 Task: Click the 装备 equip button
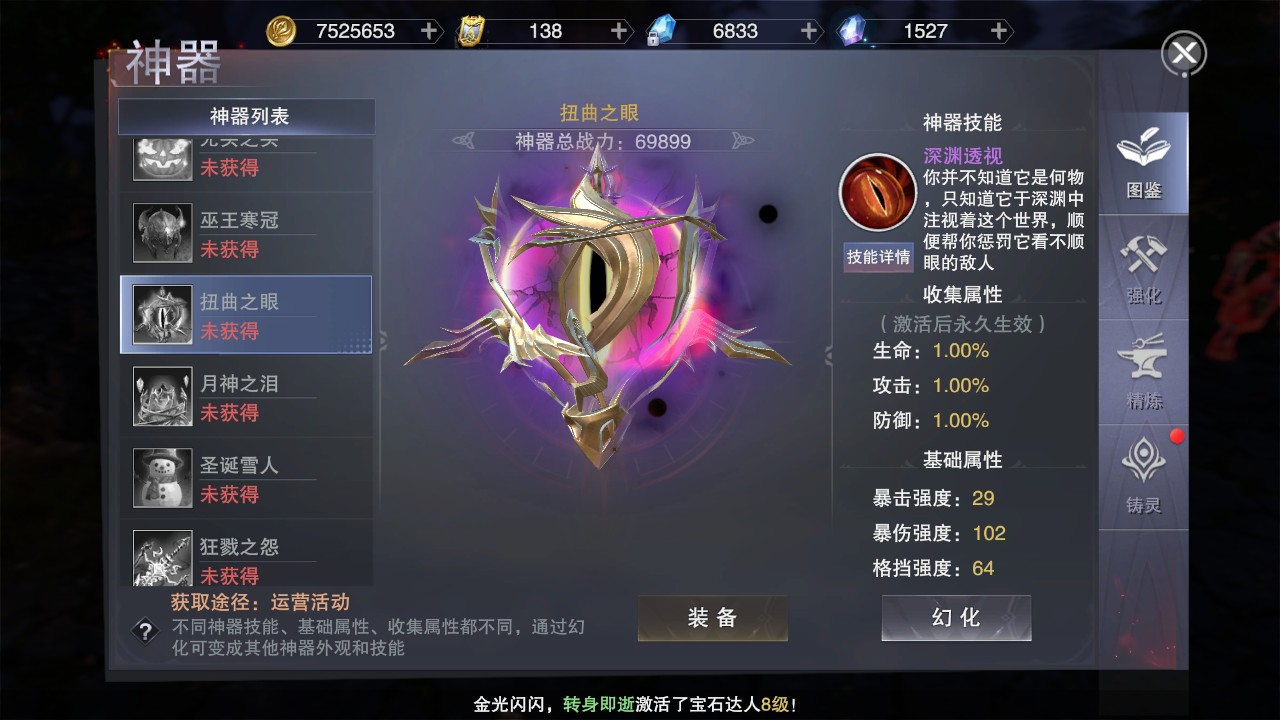click(712, 618)
